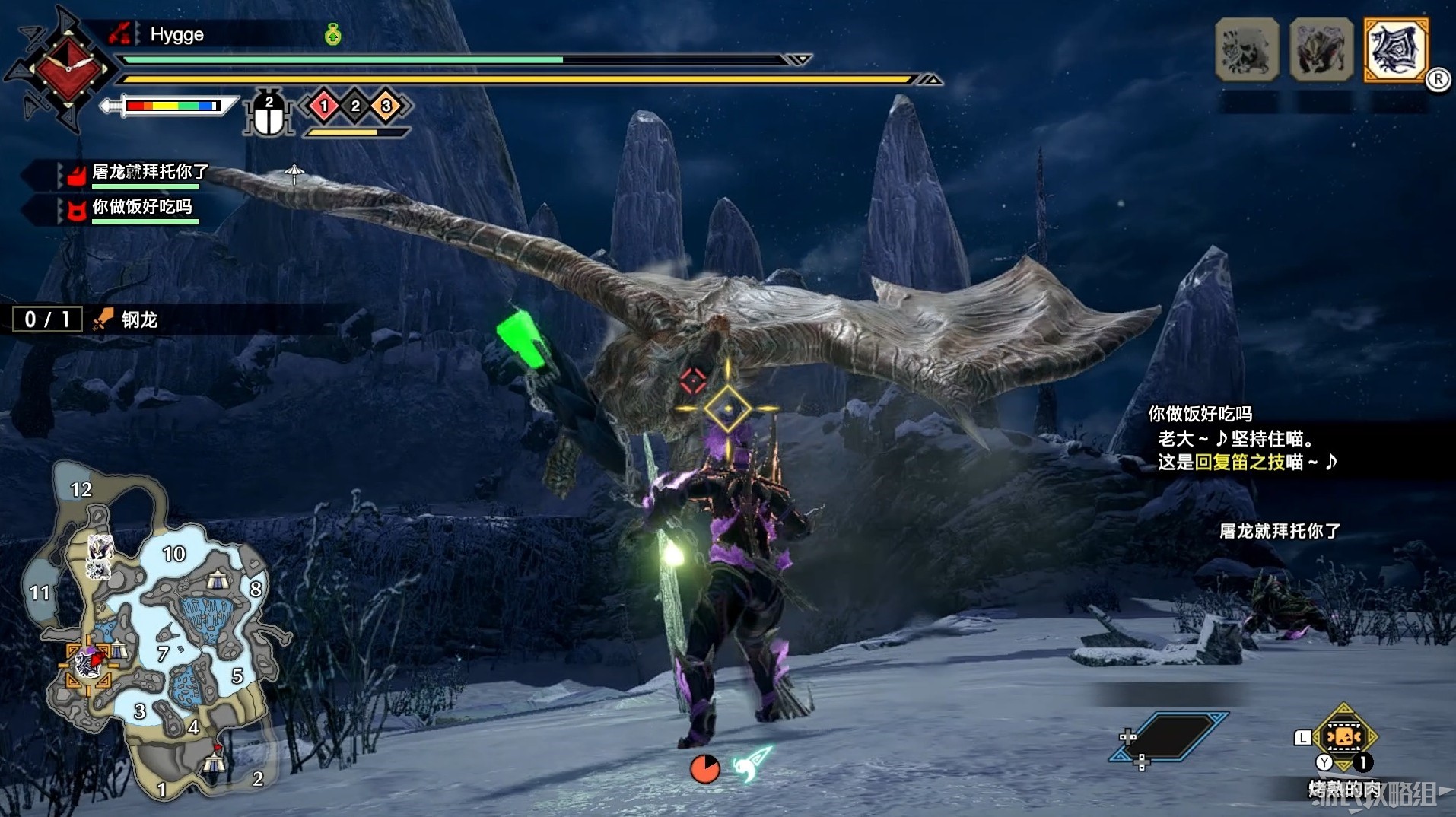Select buddy entry 你做饭好吃吗
Screen dimensions: 1456x817
[141, 207]
